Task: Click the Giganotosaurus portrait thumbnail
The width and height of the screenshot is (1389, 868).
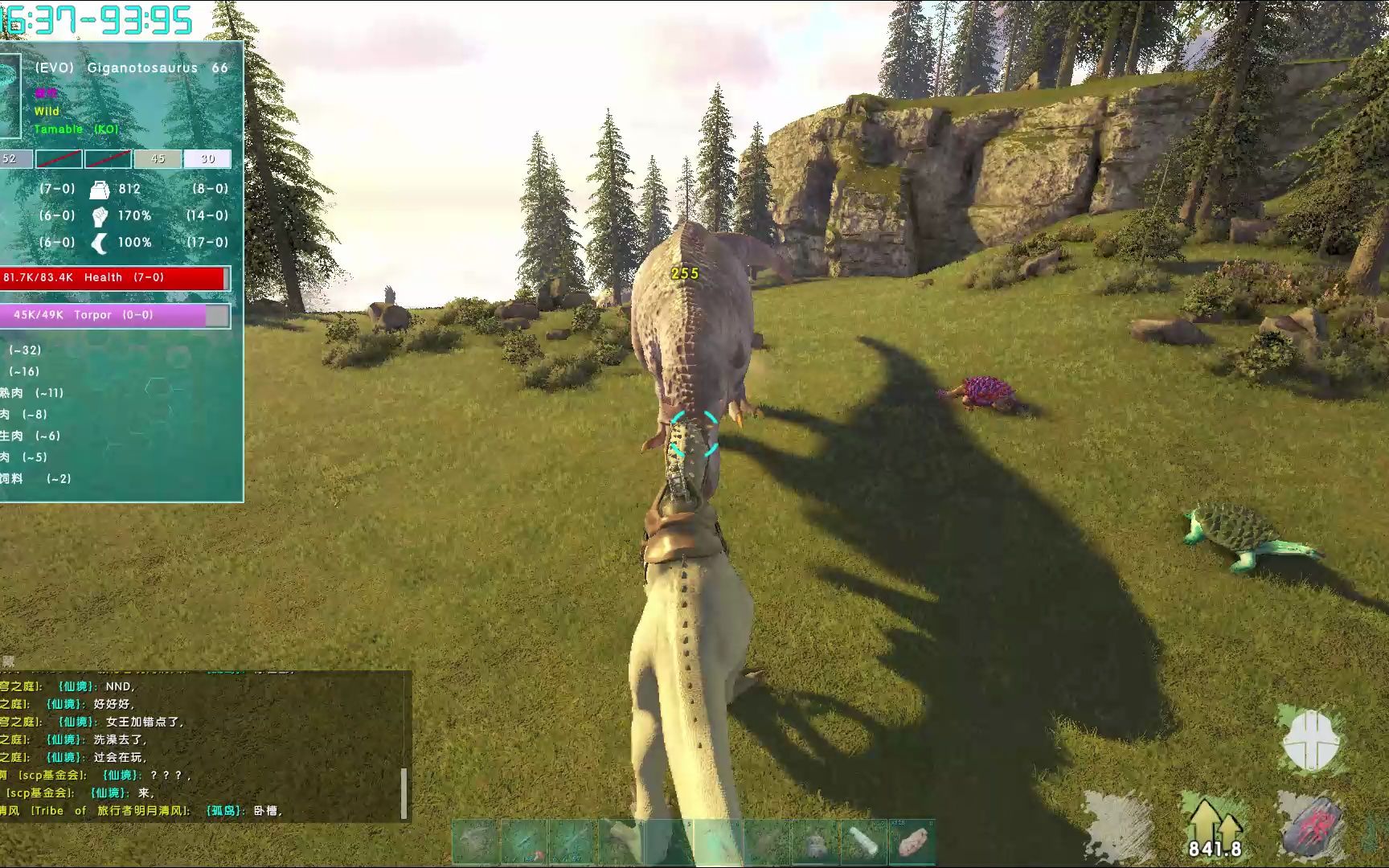Action: [10, 96]
